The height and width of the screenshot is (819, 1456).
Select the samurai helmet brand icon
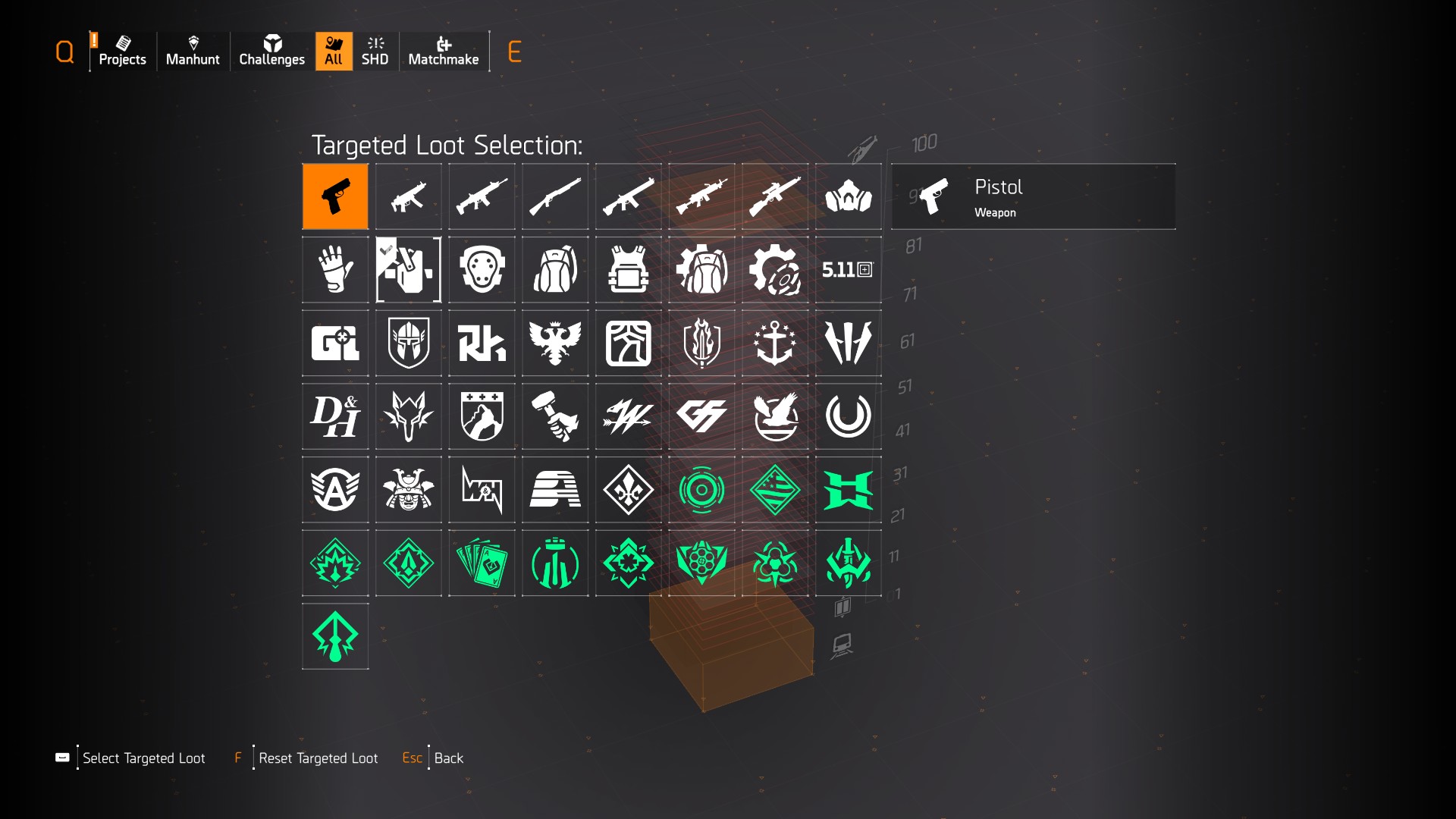[x=408, y=489]
